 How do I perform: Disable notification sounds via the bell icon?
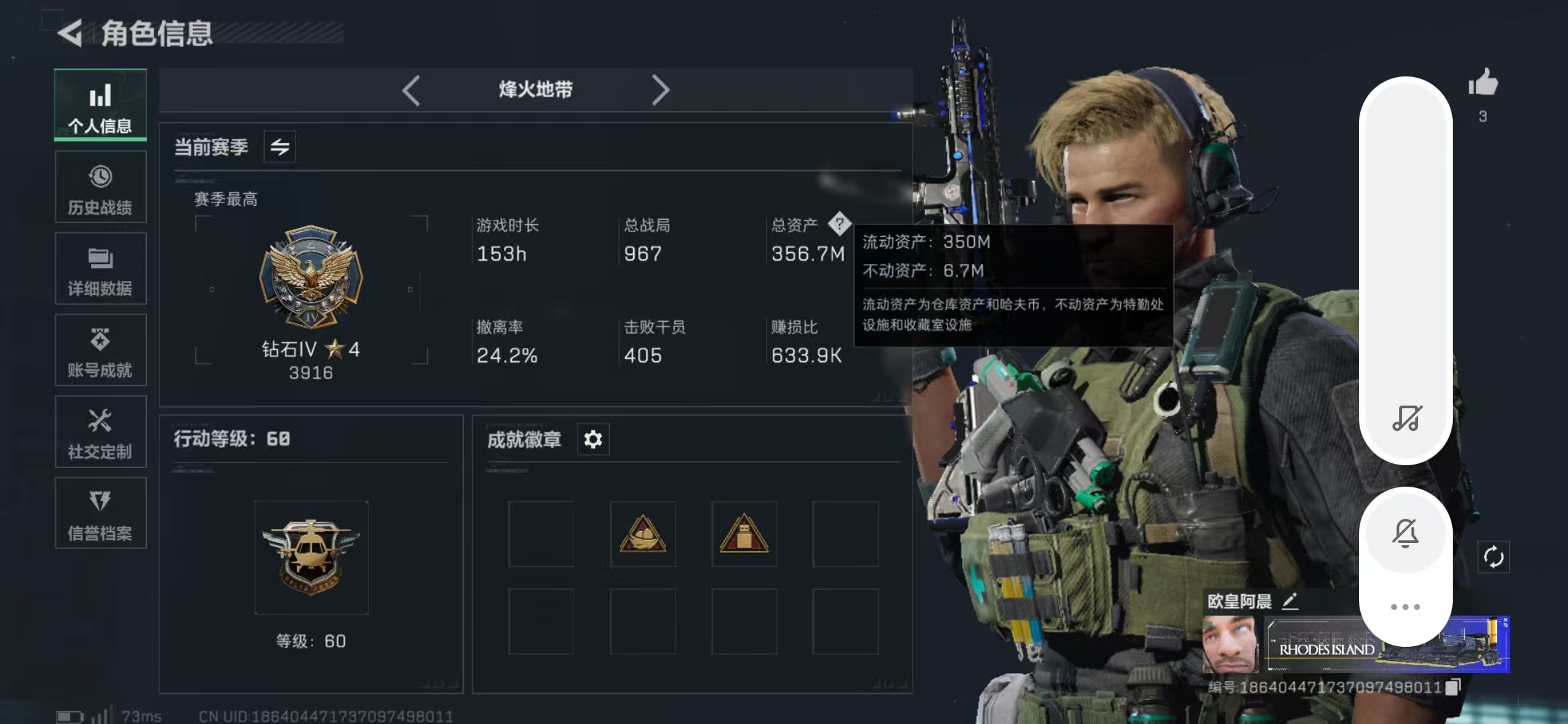click(x=1406, y=533)
